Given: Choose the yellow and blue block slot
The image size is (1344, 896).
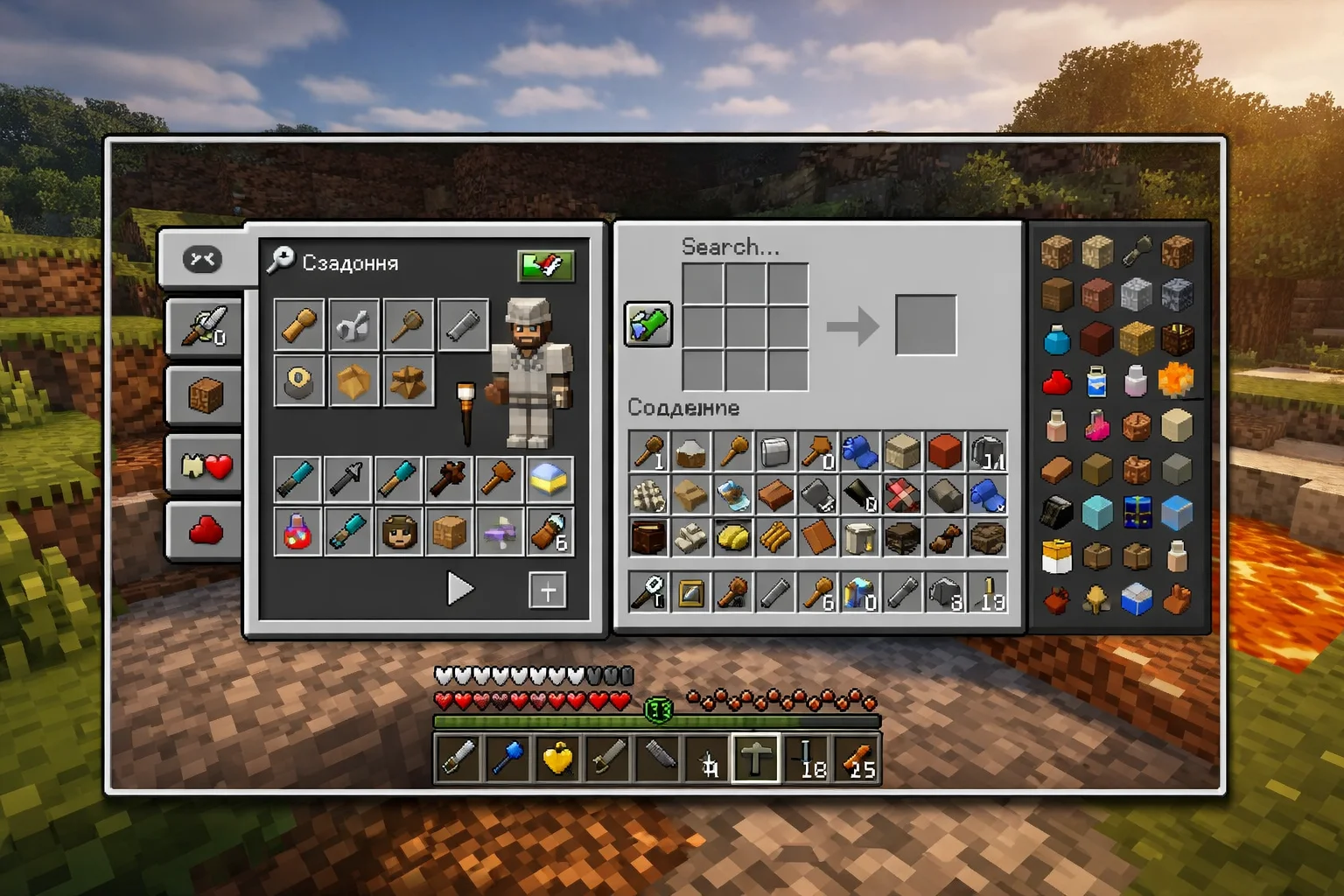Looking at the screenshot, I should (x=549, y=479).
